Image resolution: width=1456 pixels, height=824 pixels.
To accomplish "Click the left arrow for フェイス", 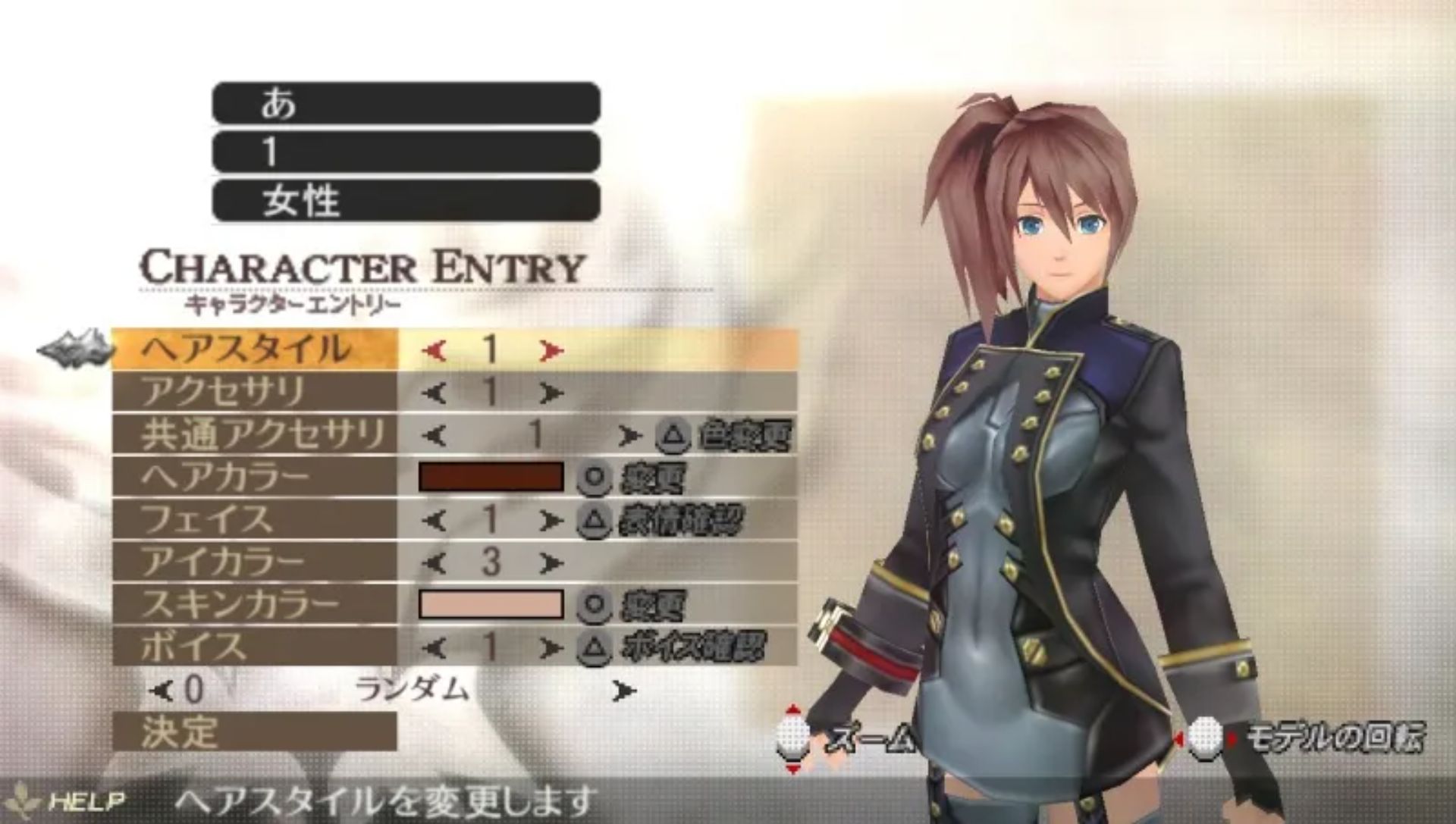I will [434, 521].
